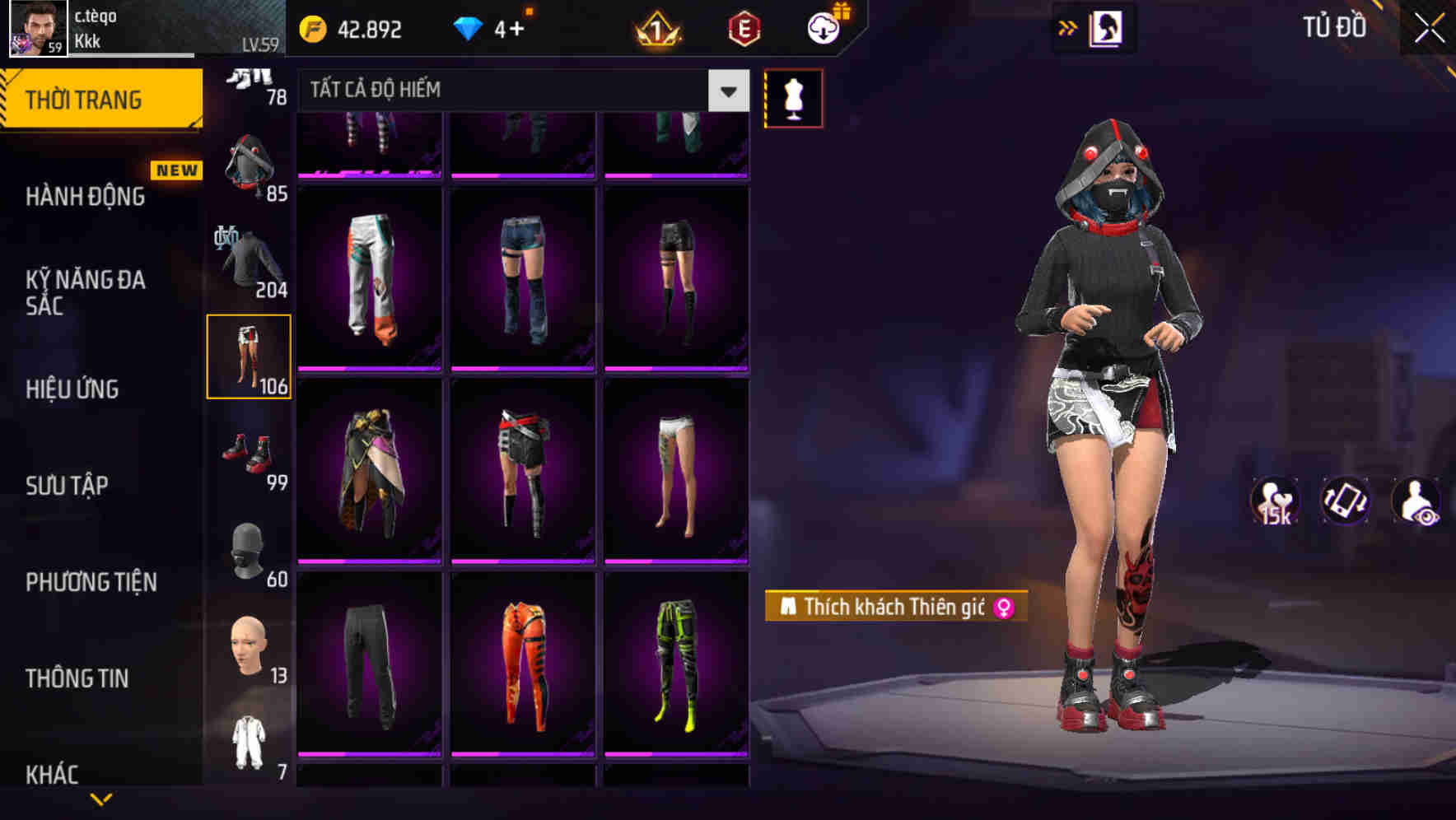Click the Thích khách Thiên gió item label
The height and width of the screenshot is (820, 1456).
pyautogui.click(x=894, y=607)
